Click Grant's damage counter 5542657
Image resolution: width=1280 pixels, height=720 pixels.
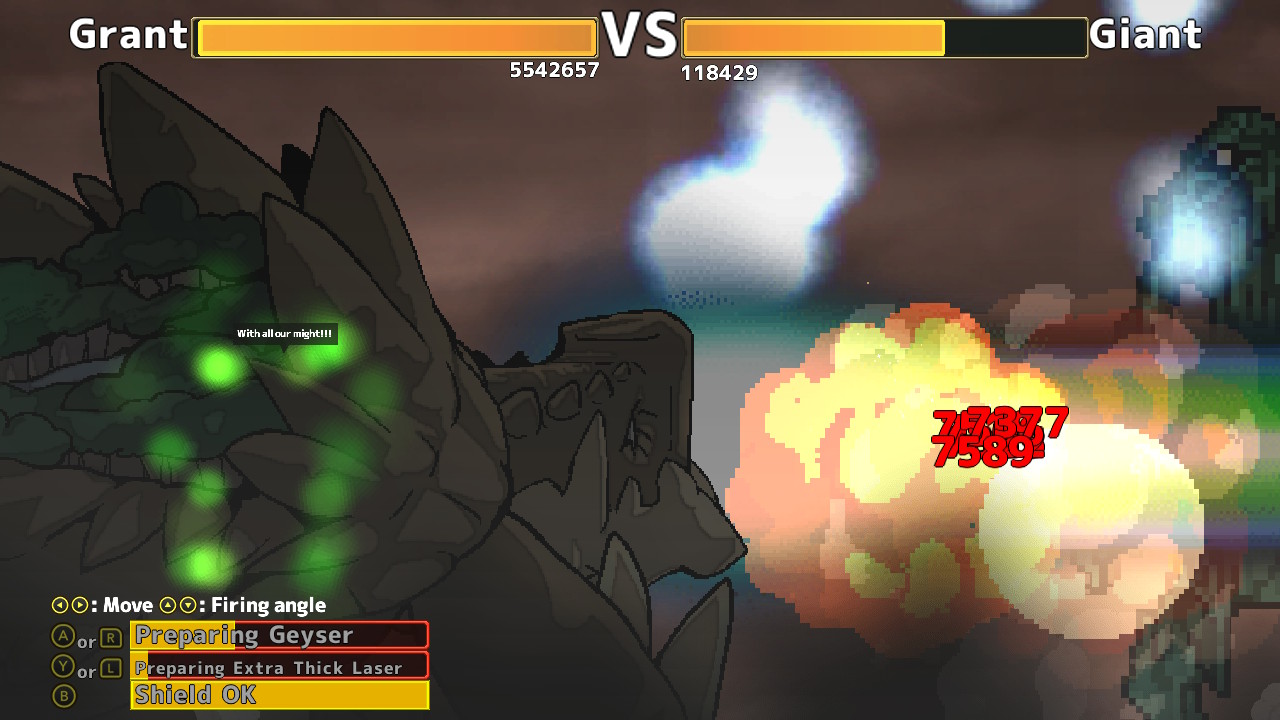pos(554,70)
